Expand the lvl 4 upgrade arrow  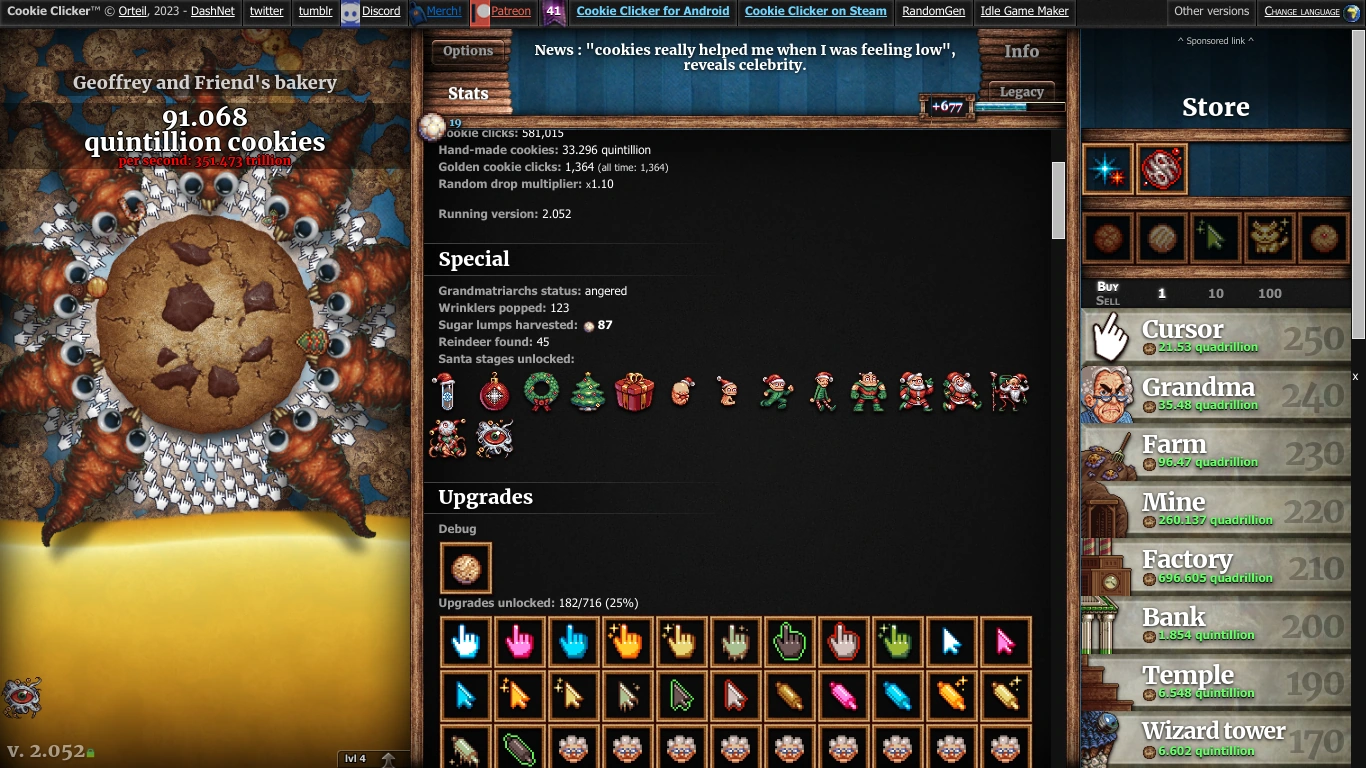(389, 758)
